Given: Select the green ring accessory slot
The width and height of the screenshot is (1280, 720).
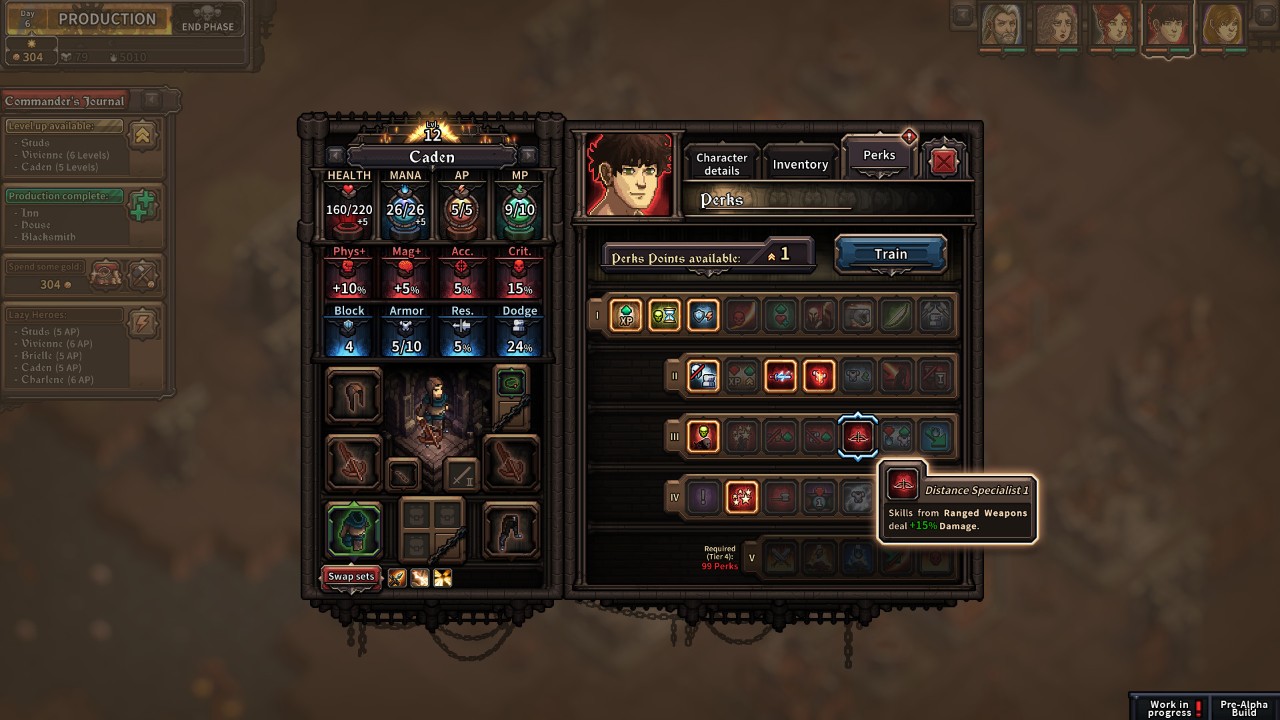Looking at the screenshot, I should click(511, 383).
